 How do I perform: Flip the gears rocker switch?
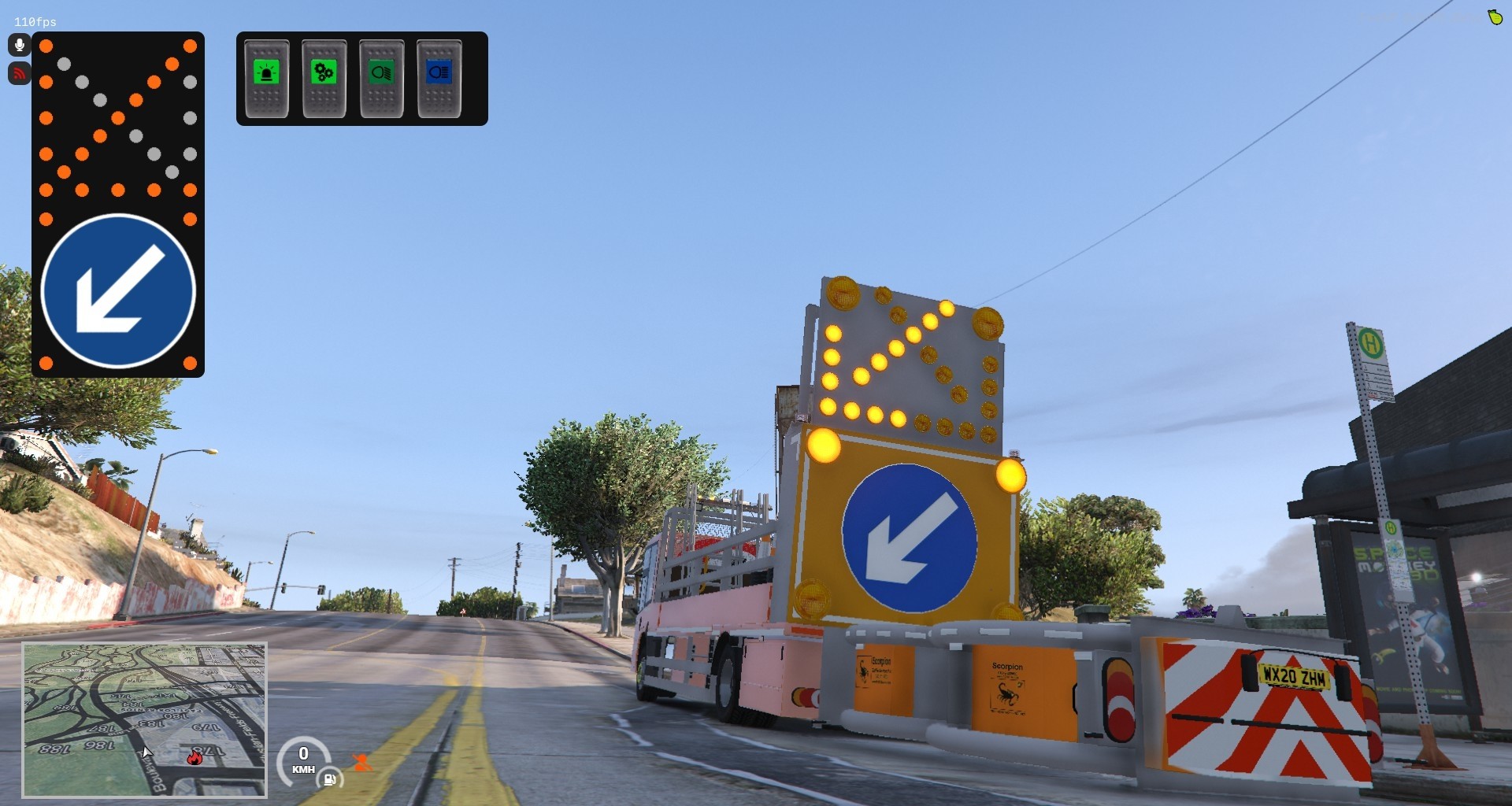point(324,79)
